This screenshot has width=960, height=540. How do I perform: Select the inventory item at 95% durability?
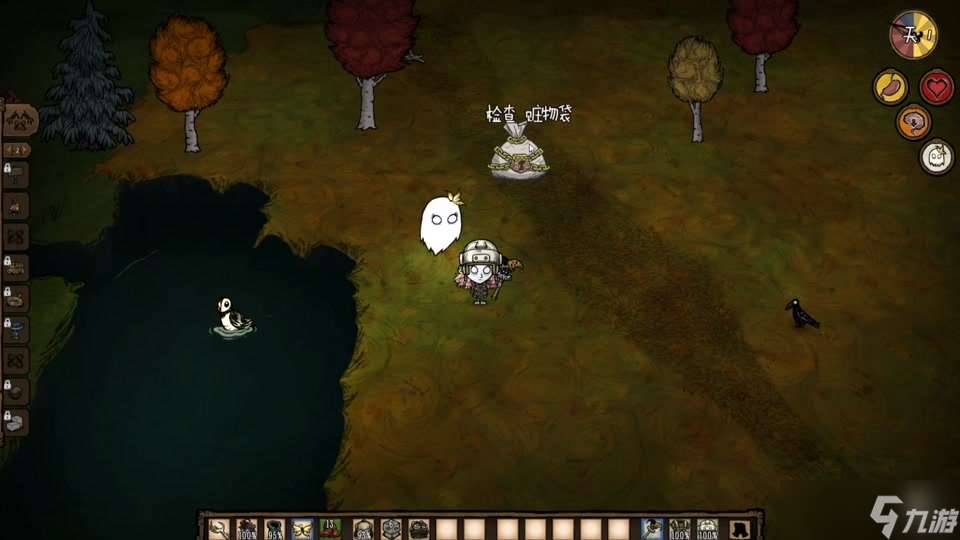point(274,529)
